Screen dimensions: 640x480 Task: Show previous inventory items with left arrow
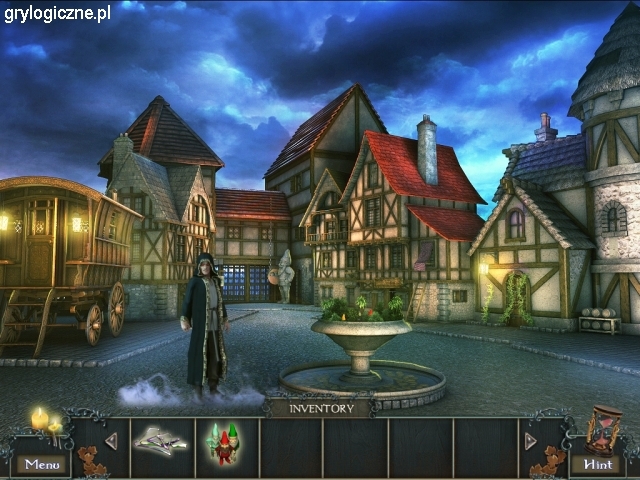coord(111,441)
